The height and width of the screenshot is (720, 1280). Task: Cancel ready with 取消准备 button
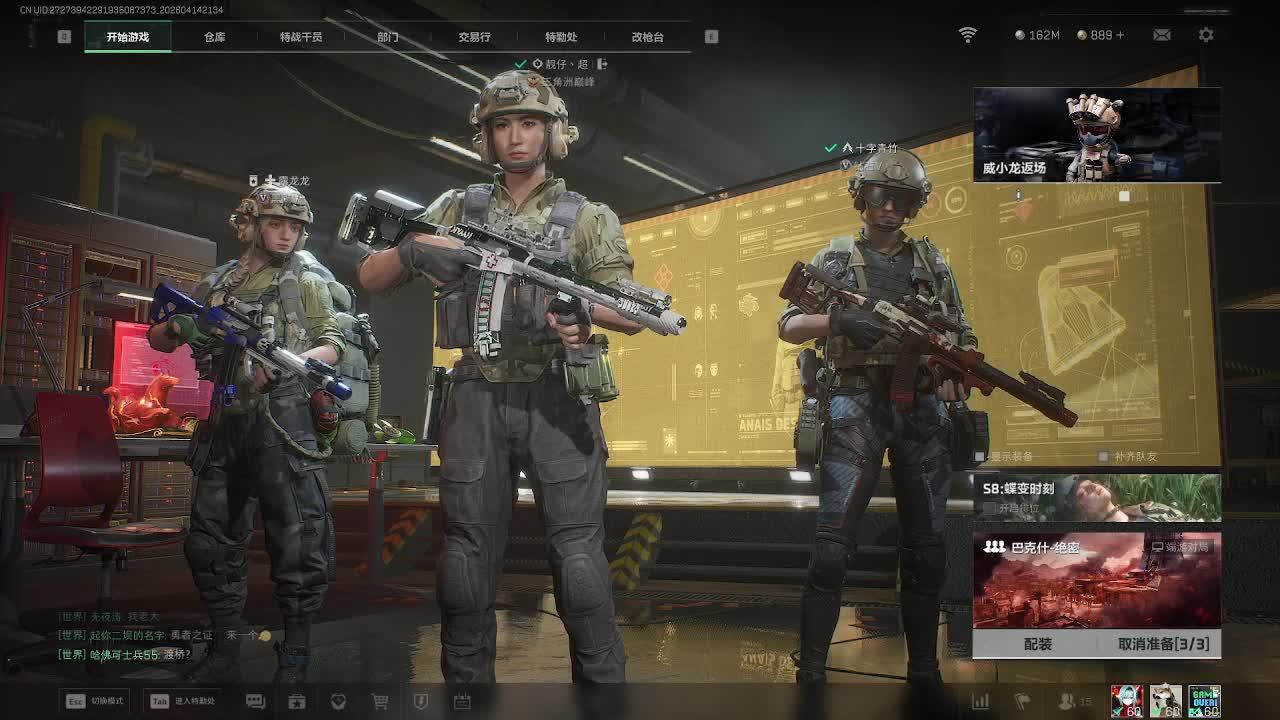[1163, 644]
